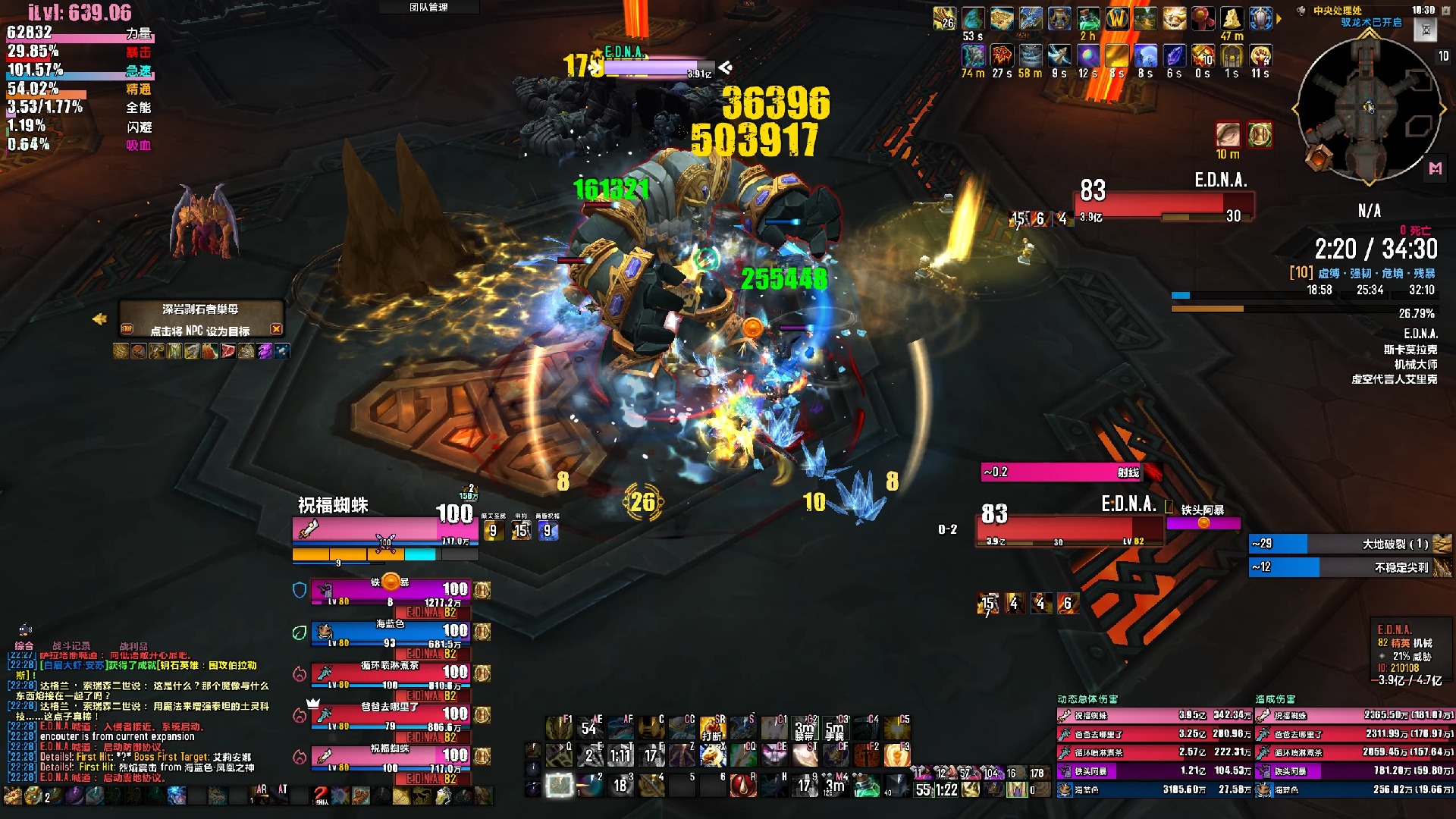Open the 战利品 chat tab
This screenshot has width=1456, height=819.
[133, 645]
